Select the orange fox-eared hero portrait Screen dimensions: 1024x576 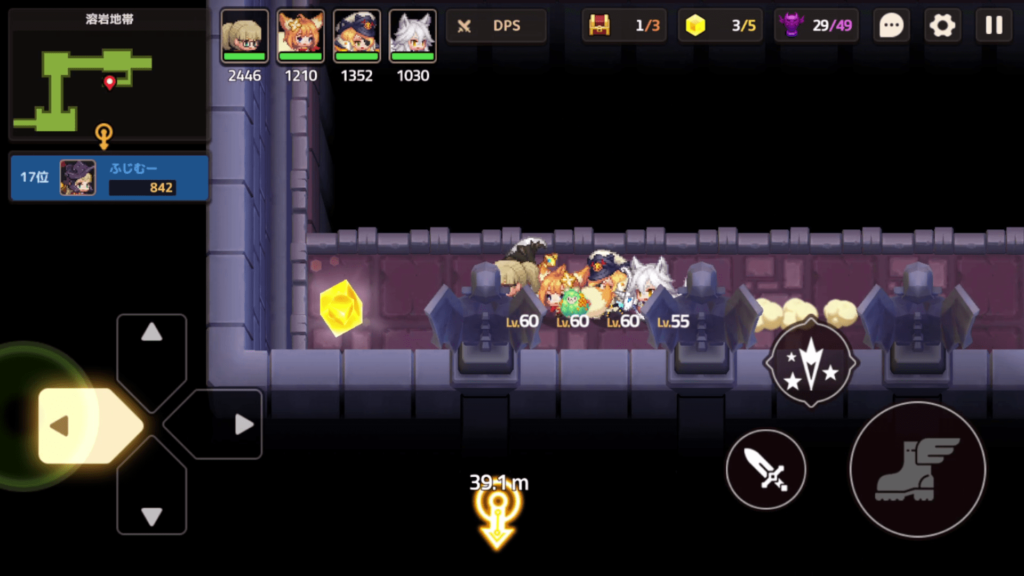tap(300, 37)
